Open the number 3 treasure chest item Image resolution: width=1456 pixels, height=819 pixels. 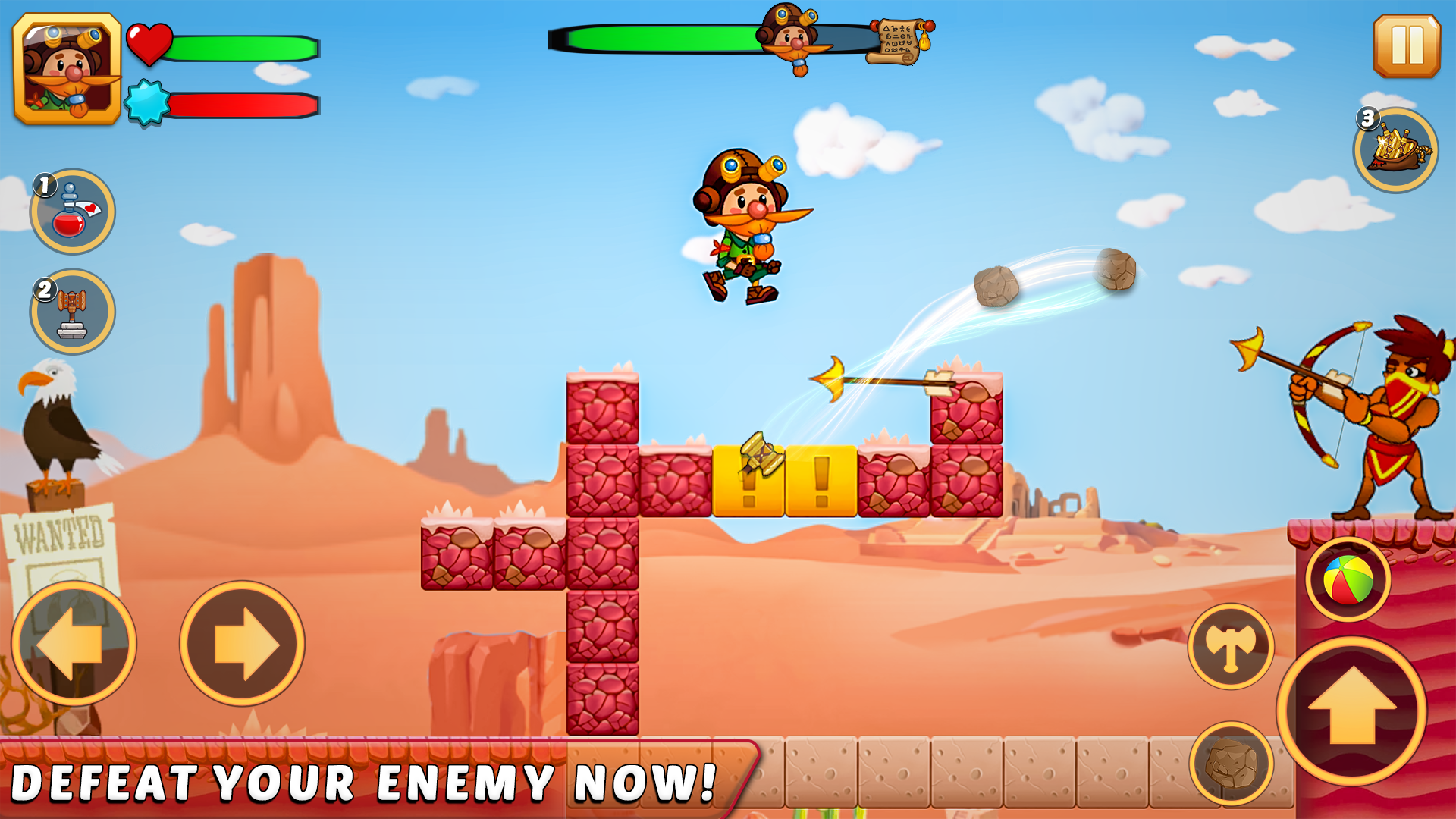point(1394,150)
